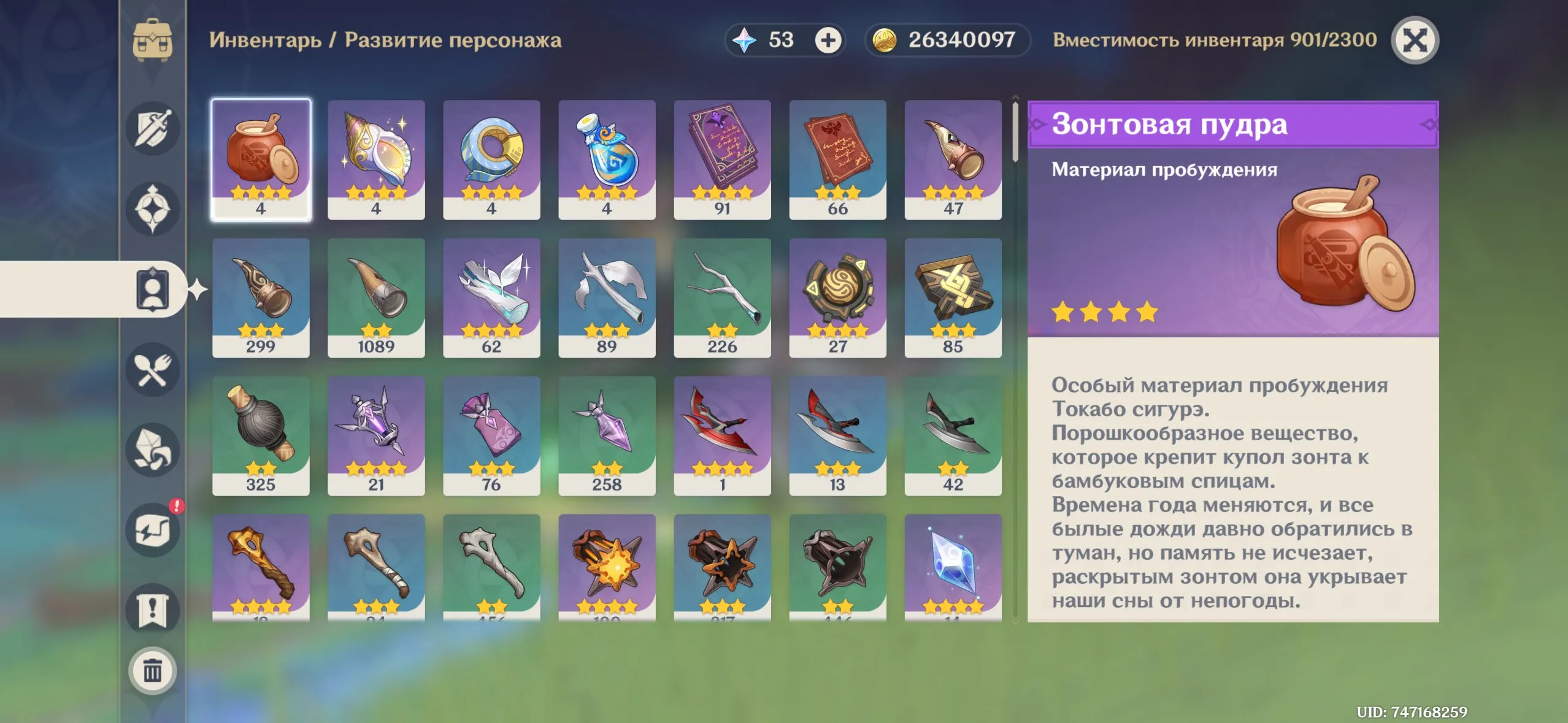Switch to the Food tab

pyautogui.click(x=152, y=370)
